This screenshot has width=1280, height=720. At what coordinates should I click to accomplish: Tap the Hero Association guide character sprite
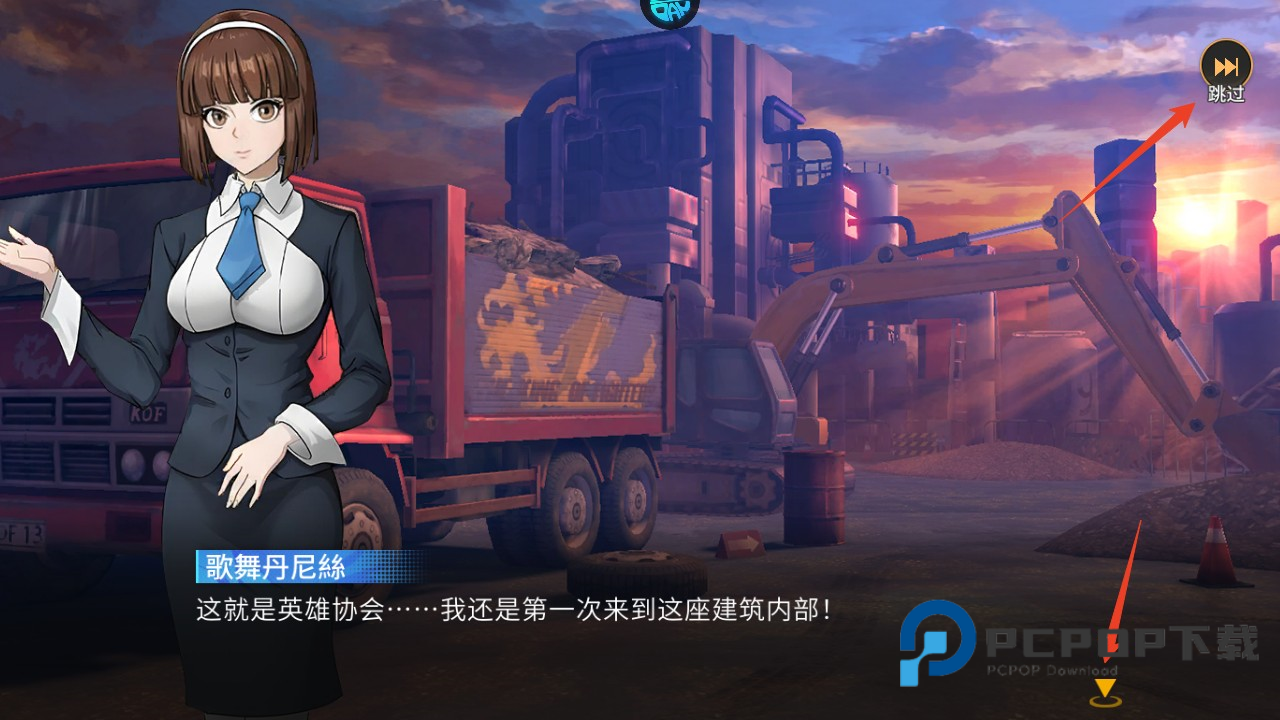[230, 350]
